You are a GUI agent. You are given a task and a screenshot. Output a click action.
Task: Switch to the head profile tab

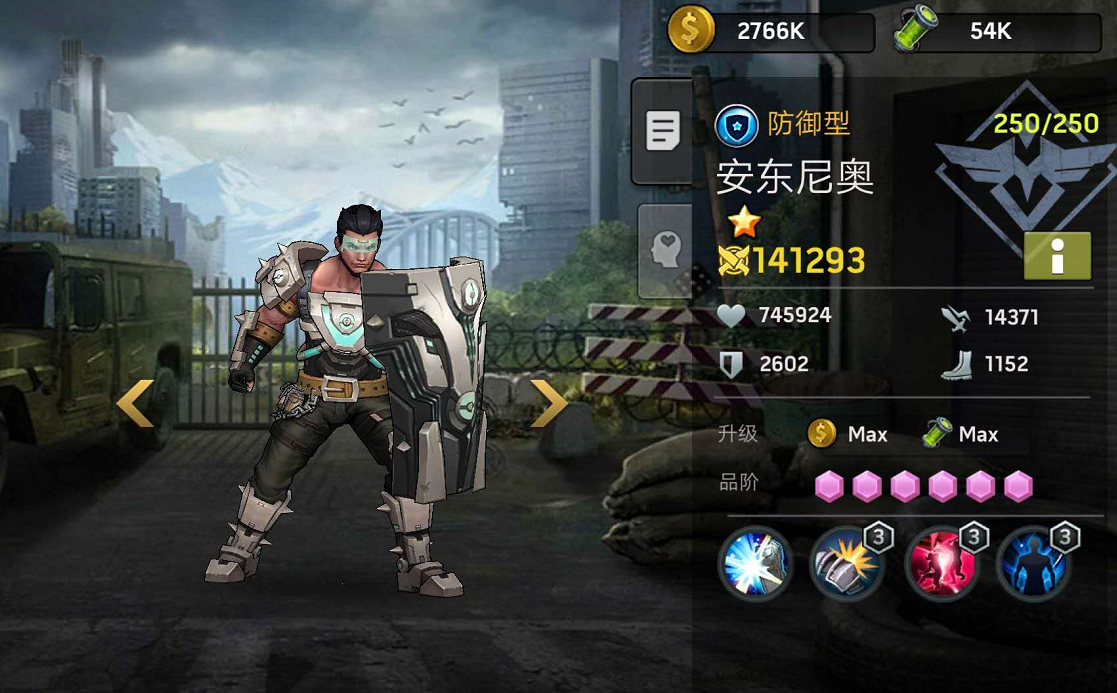[664, 251]
